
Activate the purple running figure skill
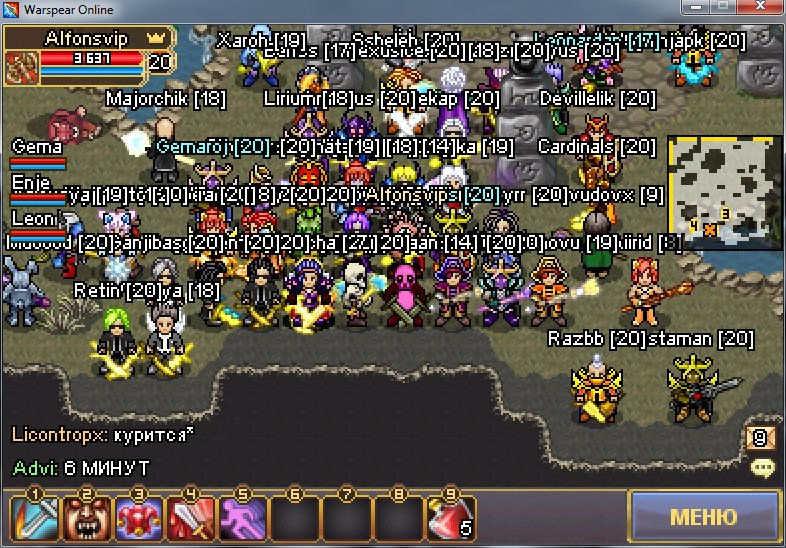point(241,518)
